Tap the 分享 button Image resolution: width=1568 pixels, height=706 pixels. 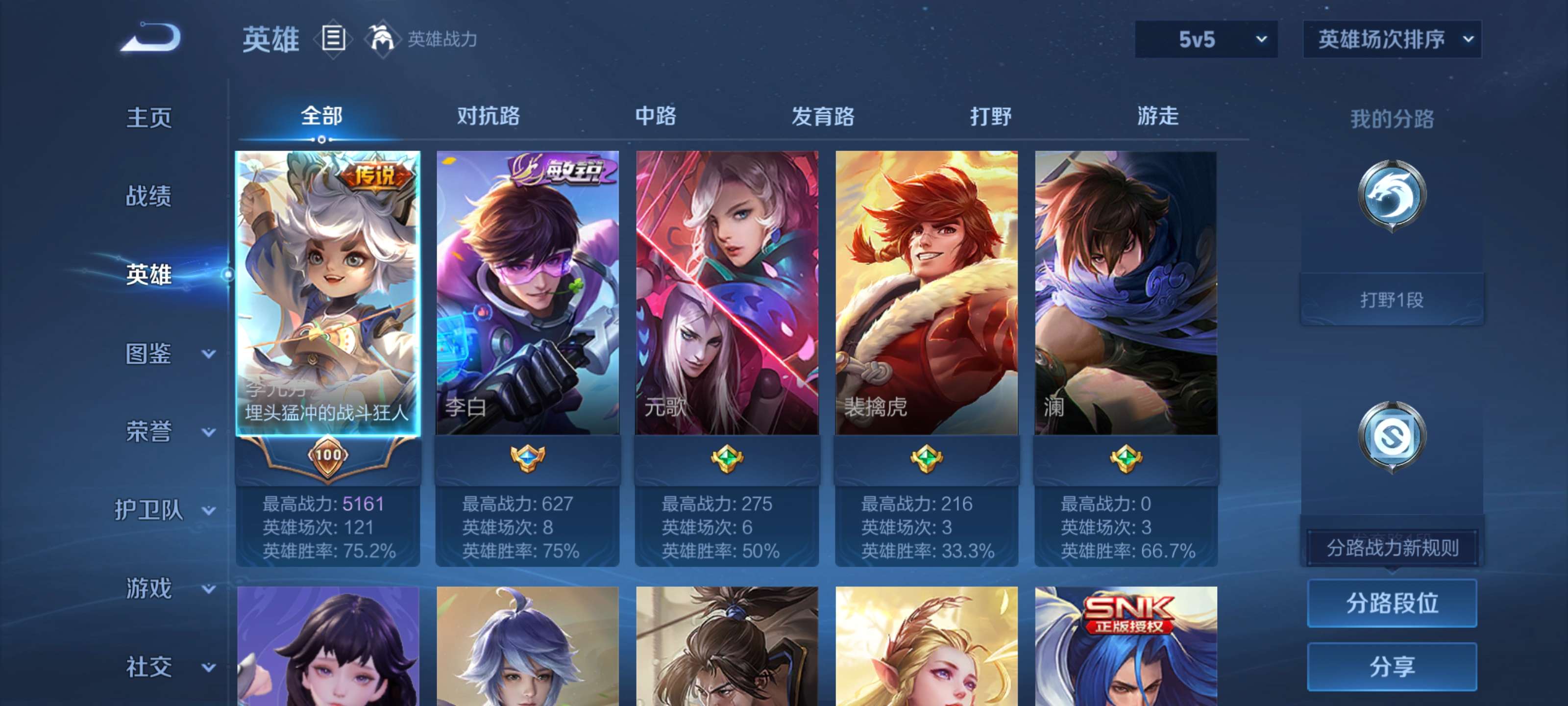point(1394,667)
